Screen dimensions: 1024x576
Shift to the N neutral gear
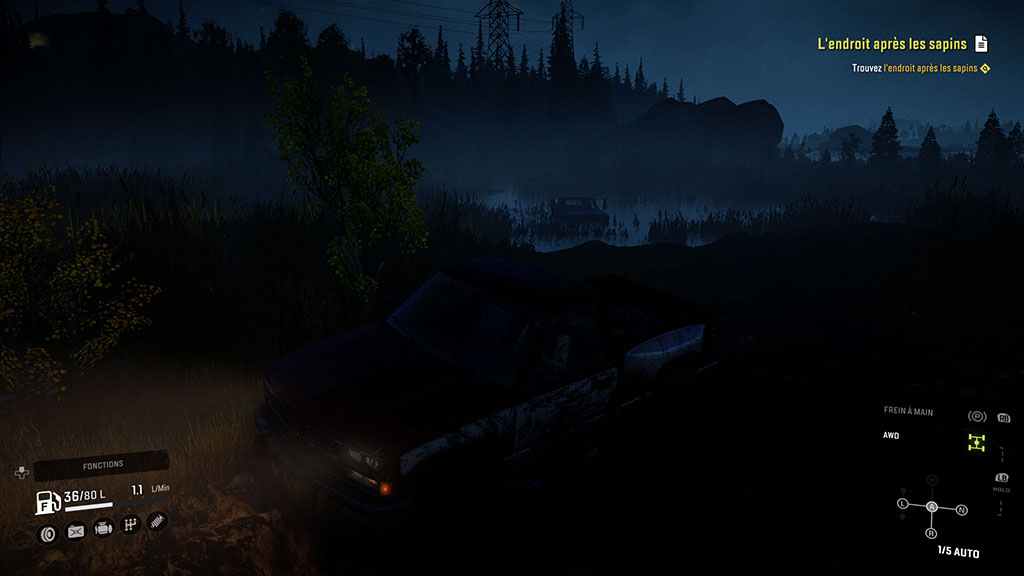click(962, 510)
